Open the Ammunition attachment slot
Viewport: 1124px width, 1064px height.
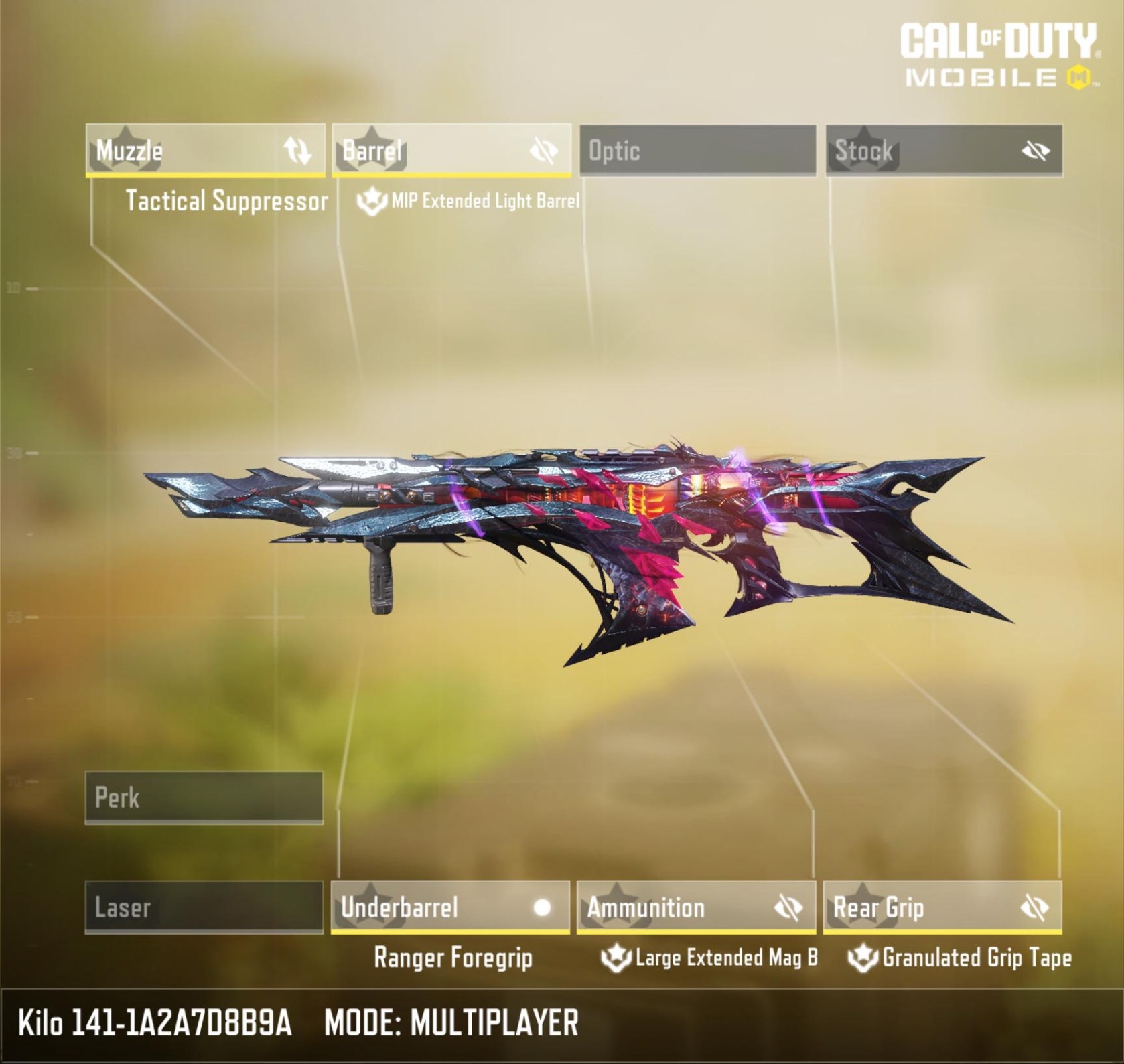click(677, 907)
